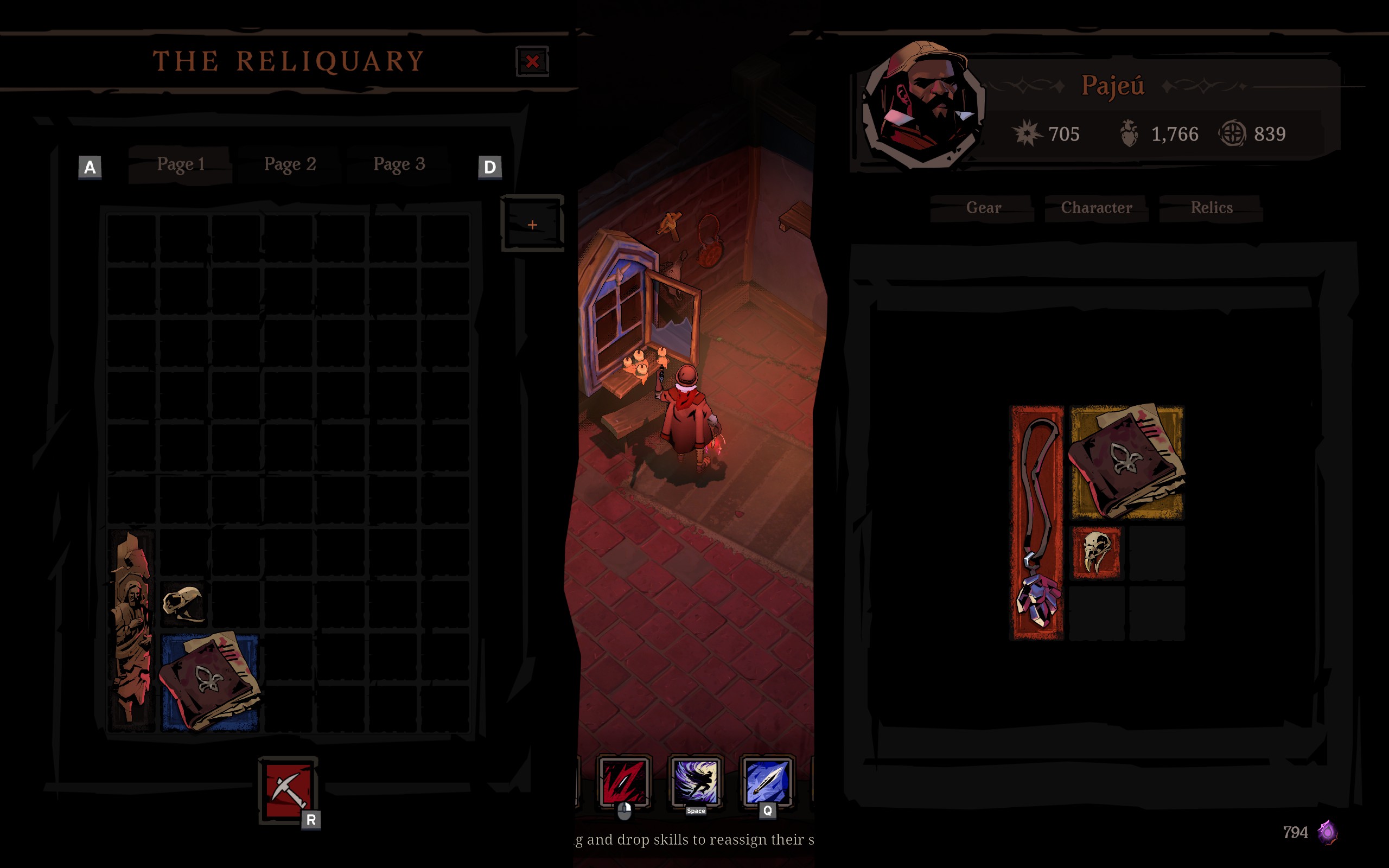This screenshot has height=868, width=1389.
Task: Select the equipped red skull relic
Action: click(x=1096, y=552)
